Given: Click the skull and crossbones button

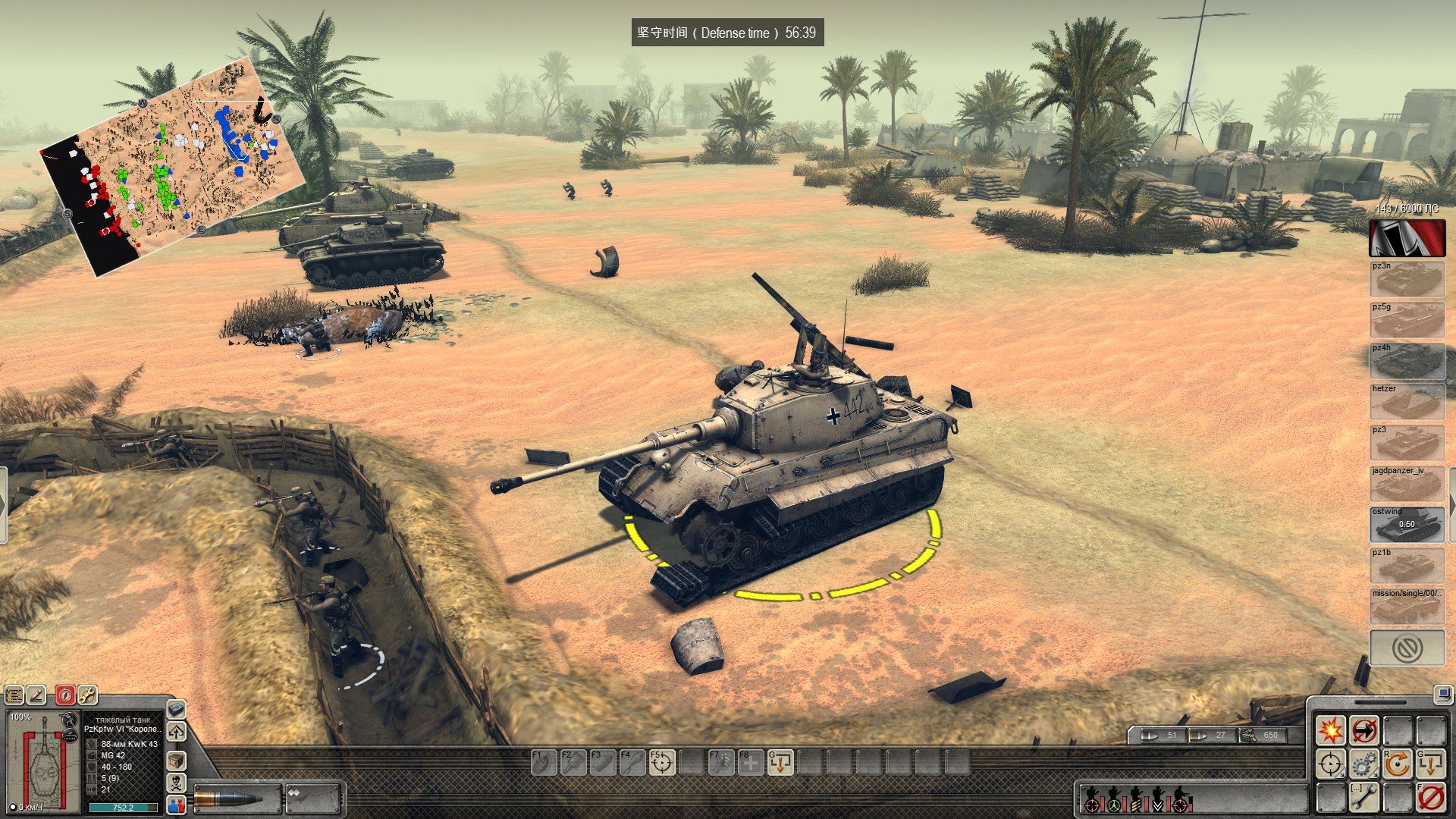Looking at the screenshot, I should click(176, 782).
